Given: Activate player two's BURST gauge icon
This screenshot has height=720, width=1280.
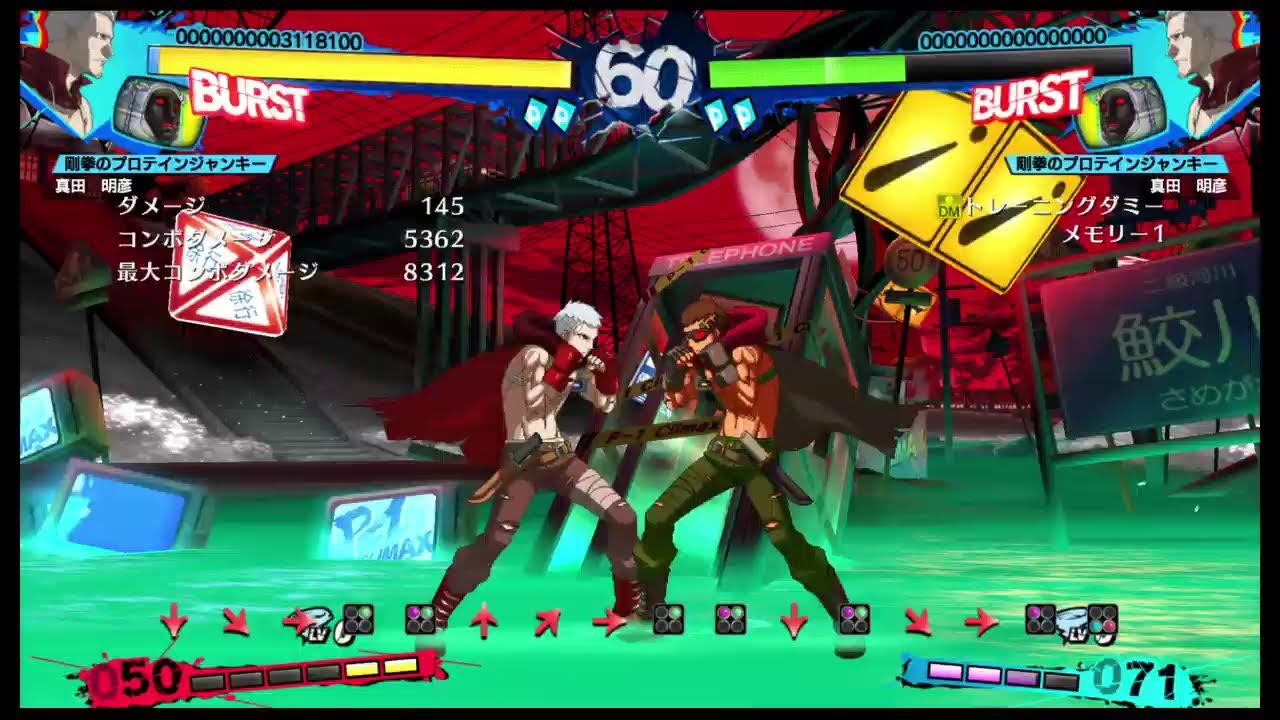Looking at the screenshot, I should [x=1030, y=96].
